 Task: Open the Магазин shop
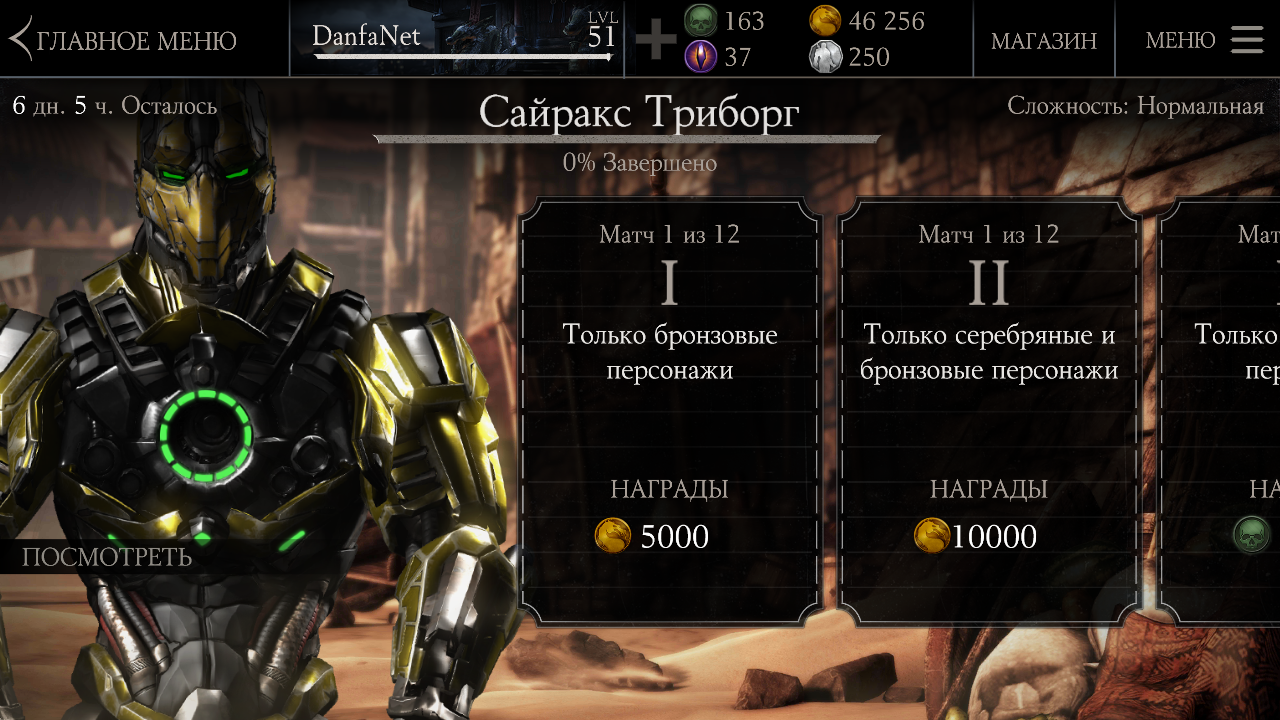point(1043,41)
